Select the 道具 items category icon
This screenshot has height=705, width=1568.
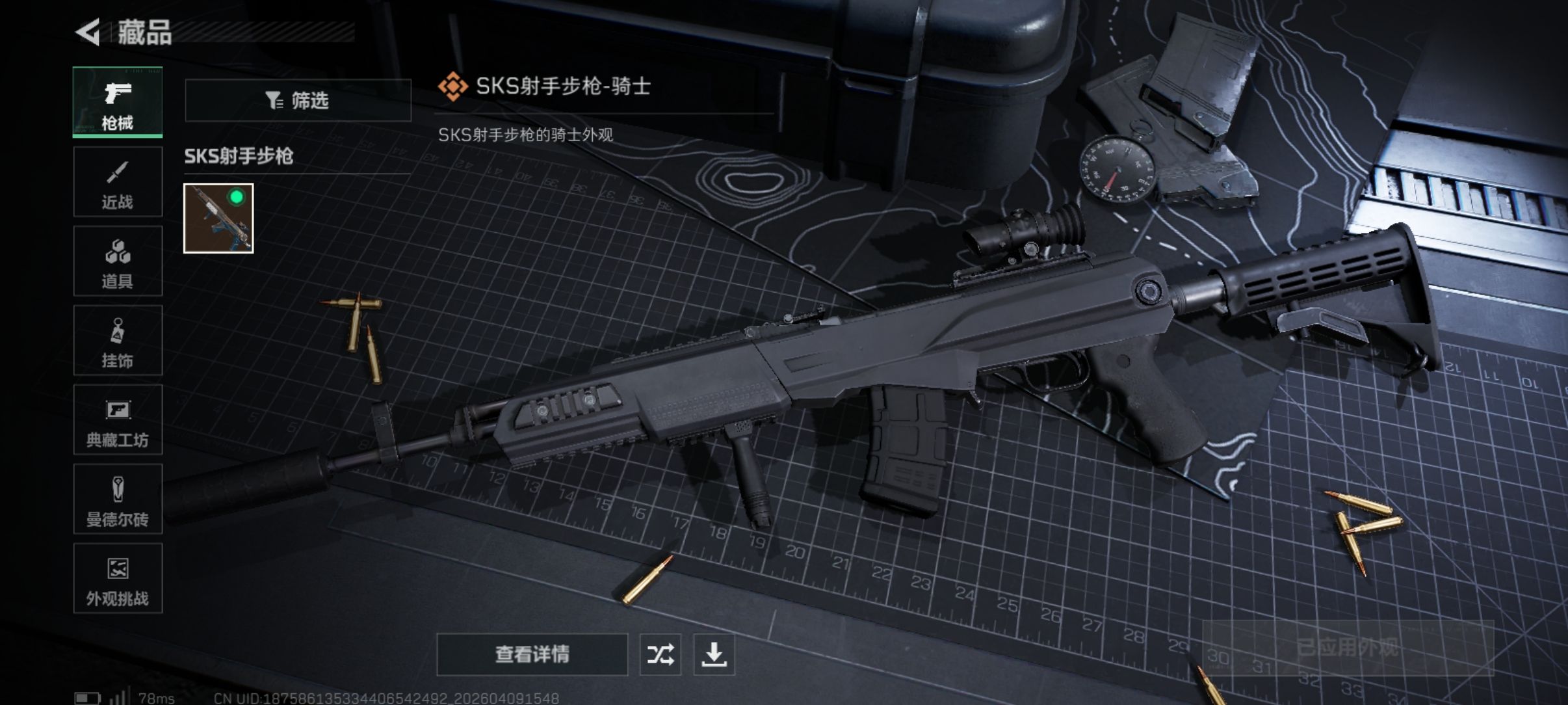tap(118, 261)
